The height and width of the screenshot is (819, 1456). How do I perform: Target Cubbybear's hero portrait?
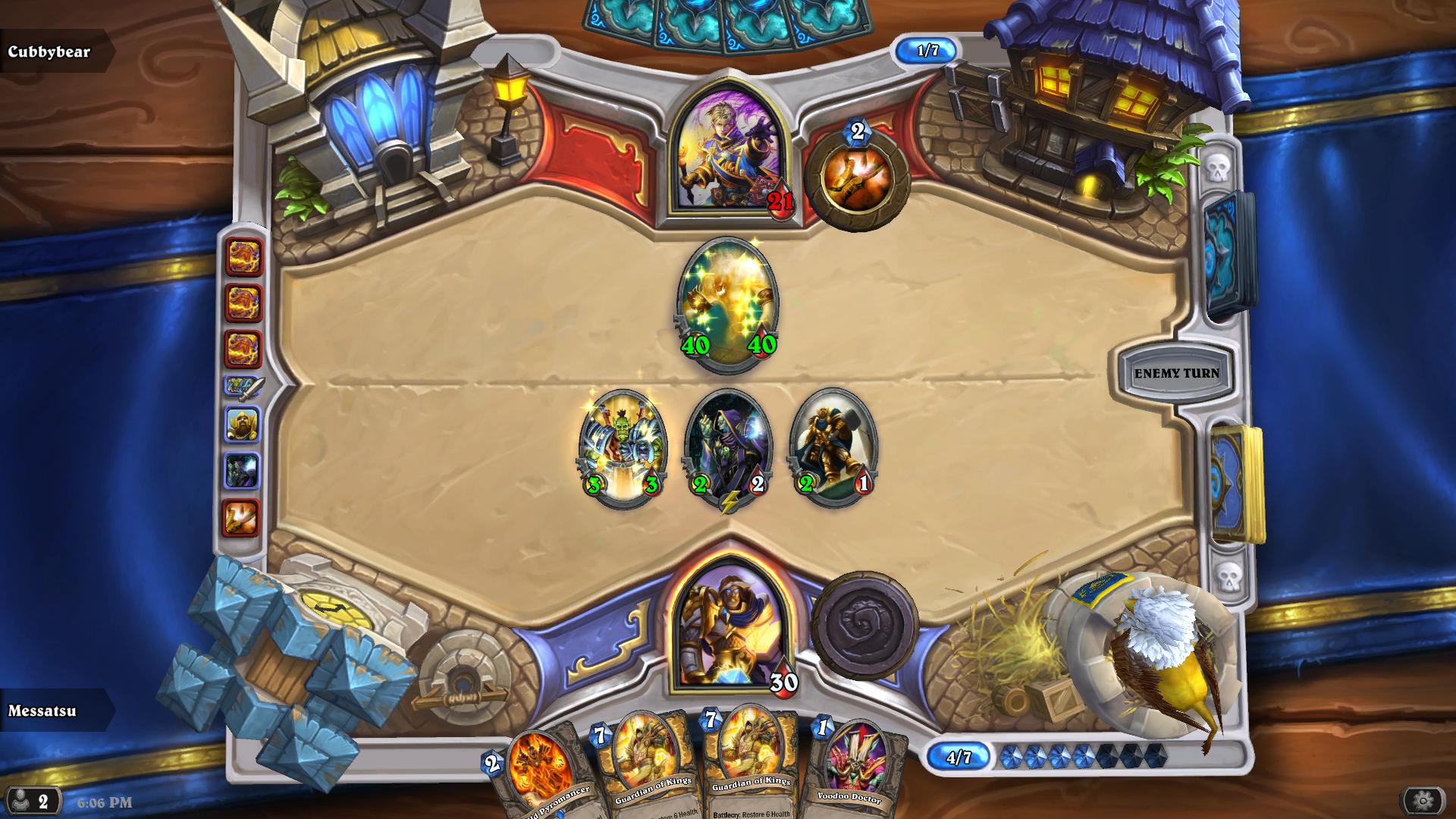pyautogui.click(x=728, y=152)
